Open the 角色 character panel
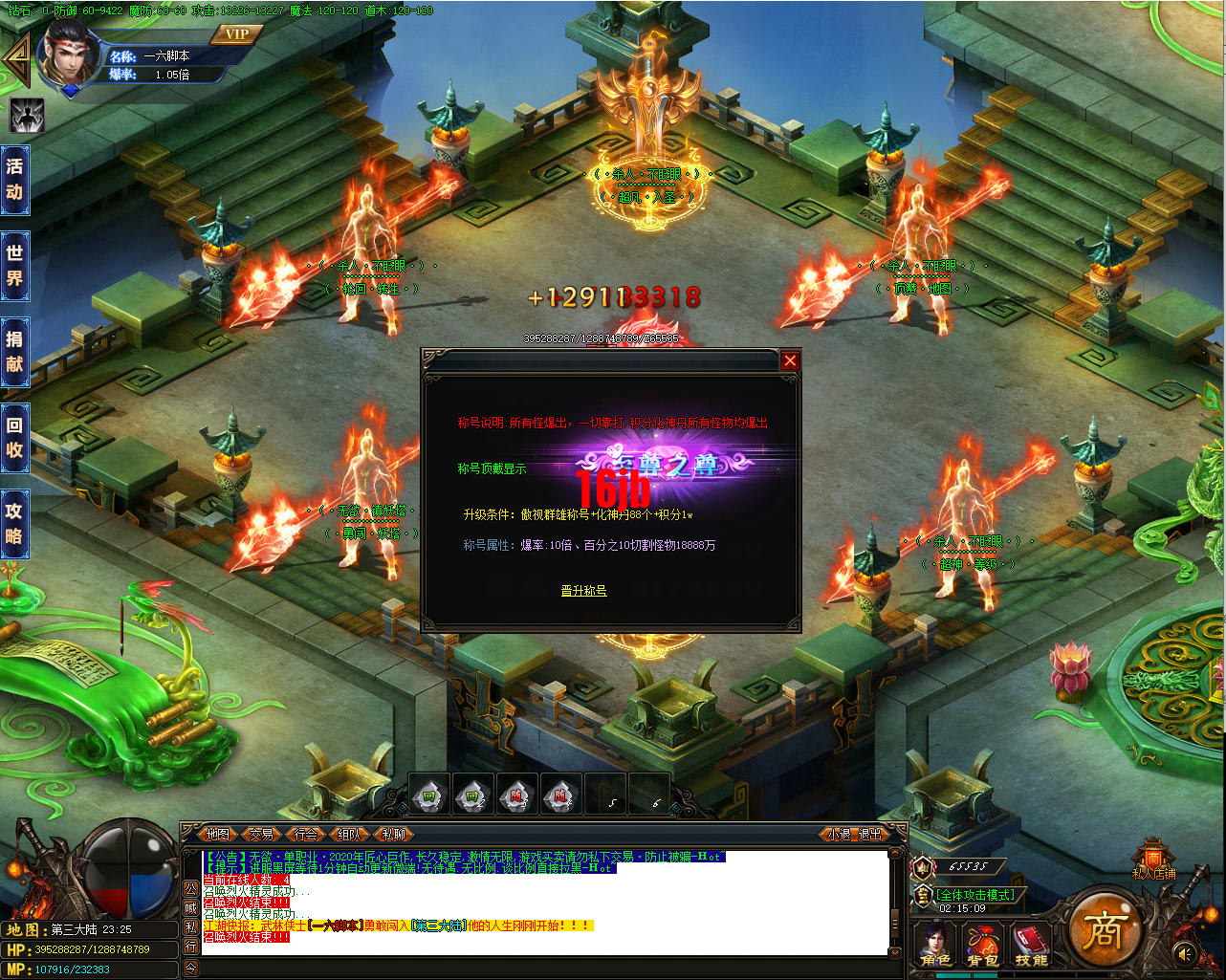 [x=934, y=946]
